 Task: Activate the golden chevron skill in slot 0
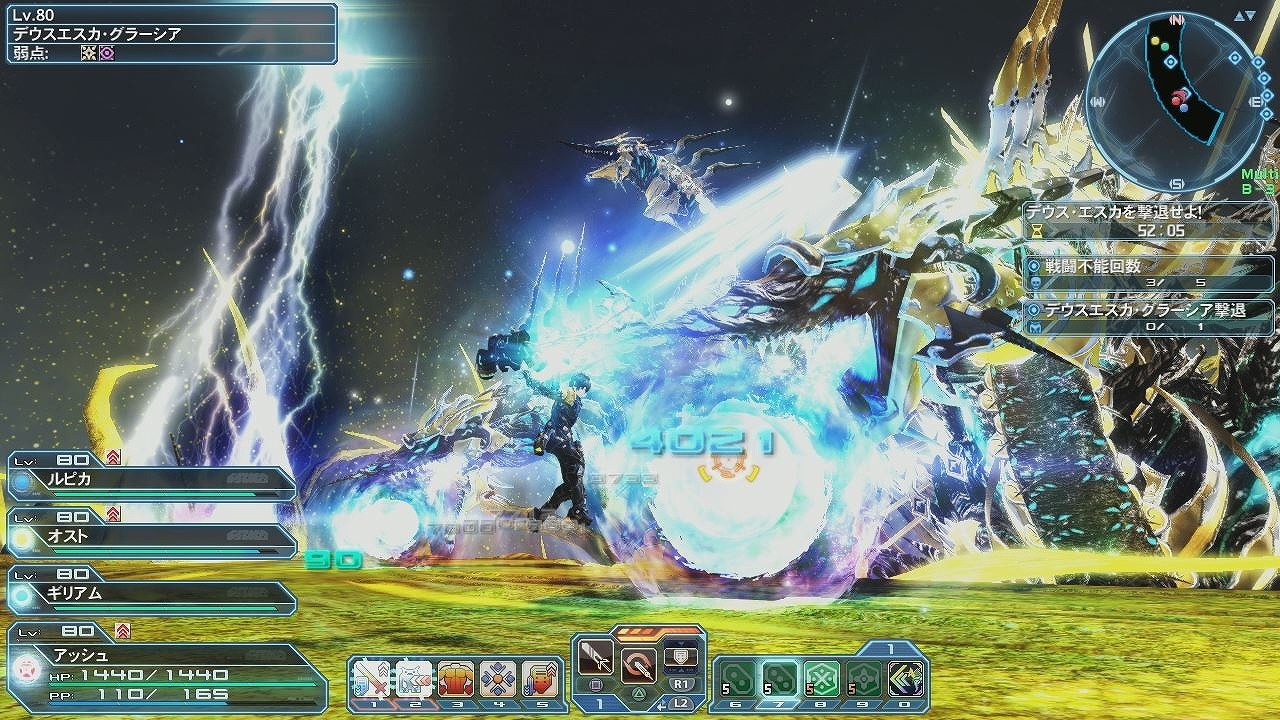pos(906,679)
